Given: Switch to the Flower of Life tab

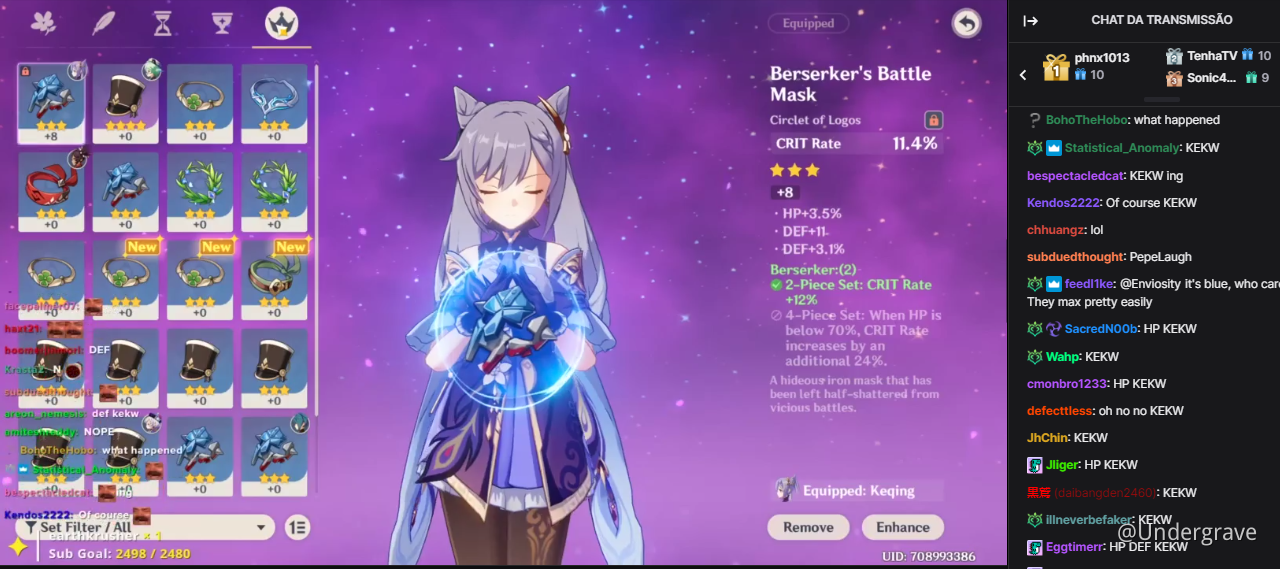Looking at the screenshot, I should tap(43, 22).
